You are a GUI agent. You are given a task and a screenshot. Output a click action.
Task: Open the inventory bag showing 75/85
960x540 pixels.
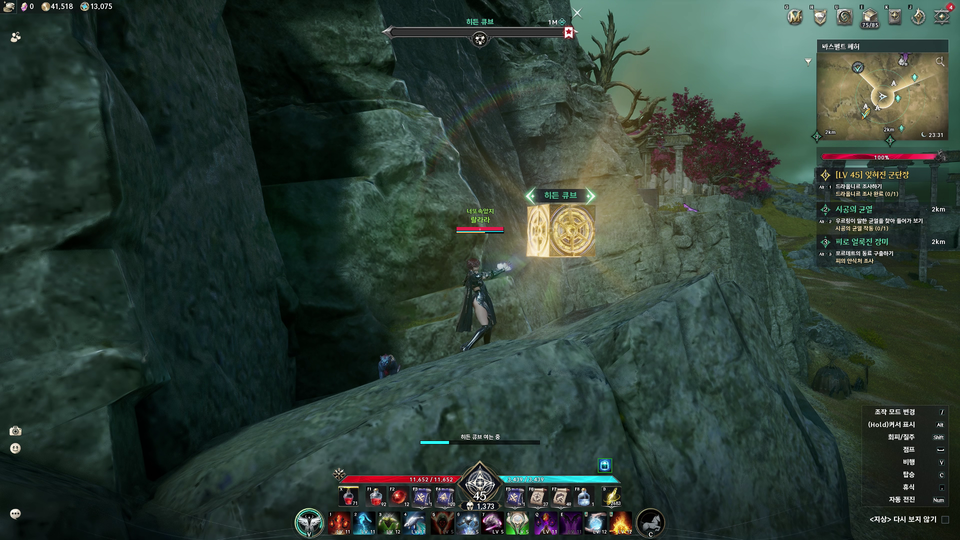pos(869,16)
